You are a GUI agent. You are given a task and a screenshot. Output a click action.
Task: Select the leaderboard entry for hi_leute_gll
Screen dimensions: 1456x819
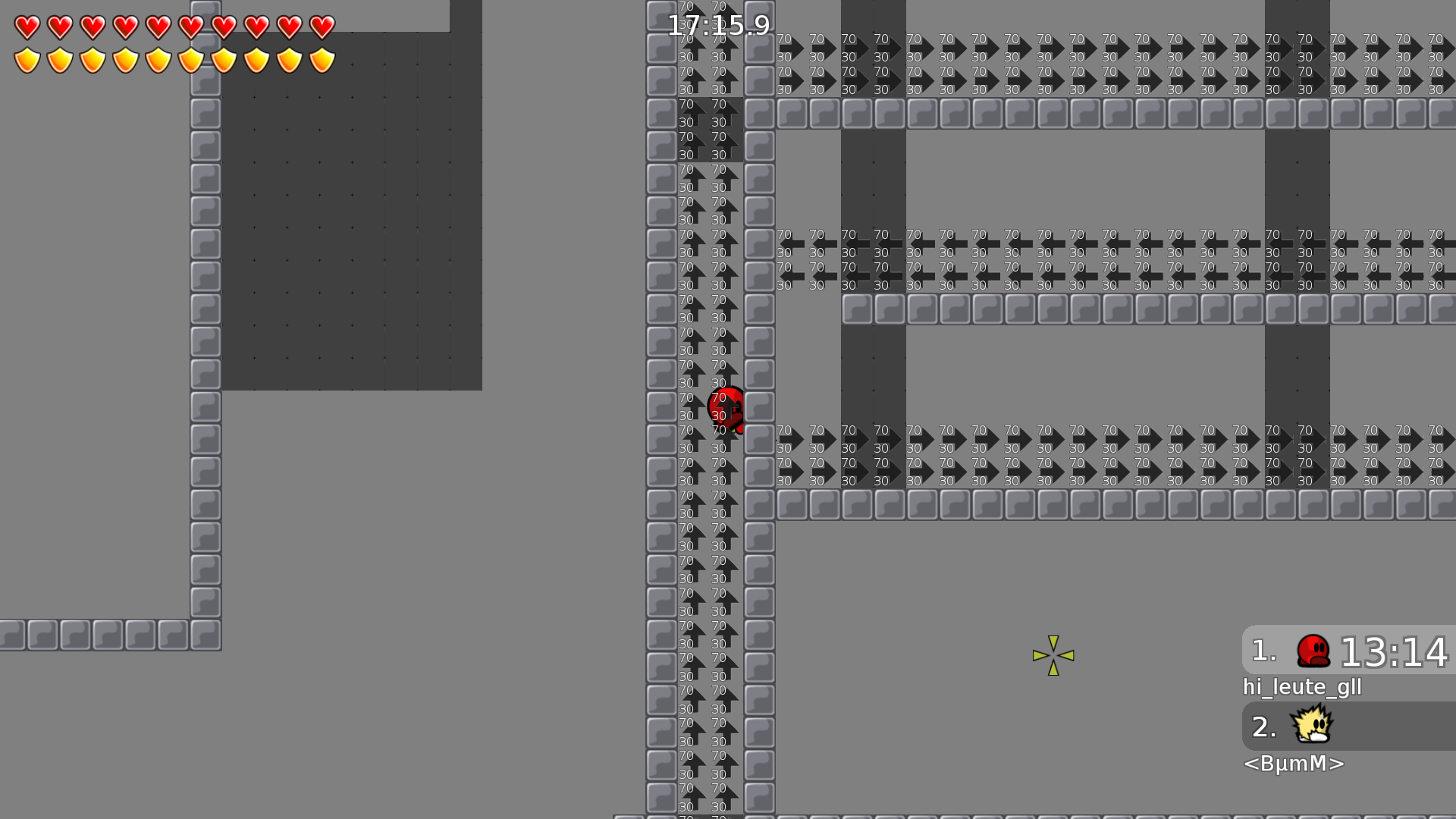[1302, 687]
